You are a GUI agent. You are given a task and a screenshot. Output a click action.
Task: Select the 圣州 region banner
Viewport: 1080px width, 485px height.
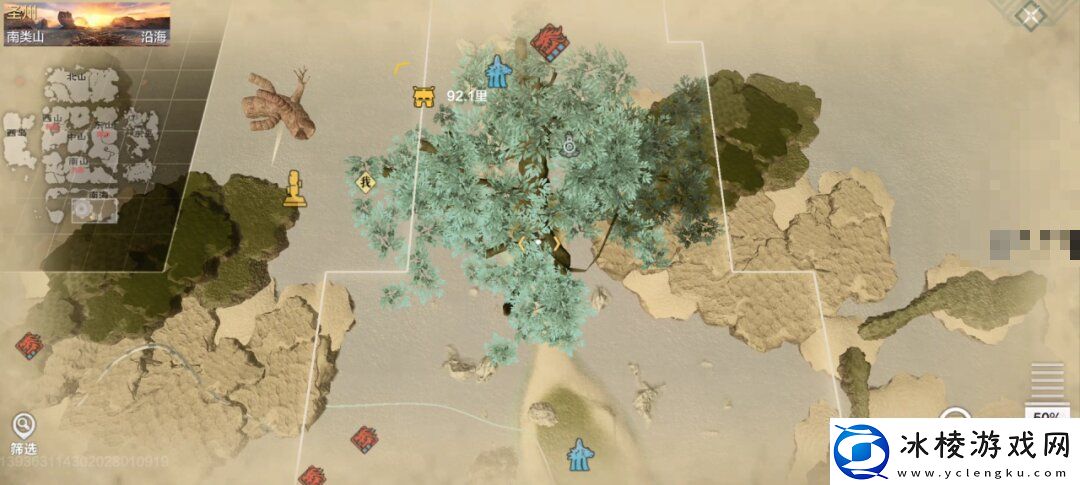tap(86, 23)
